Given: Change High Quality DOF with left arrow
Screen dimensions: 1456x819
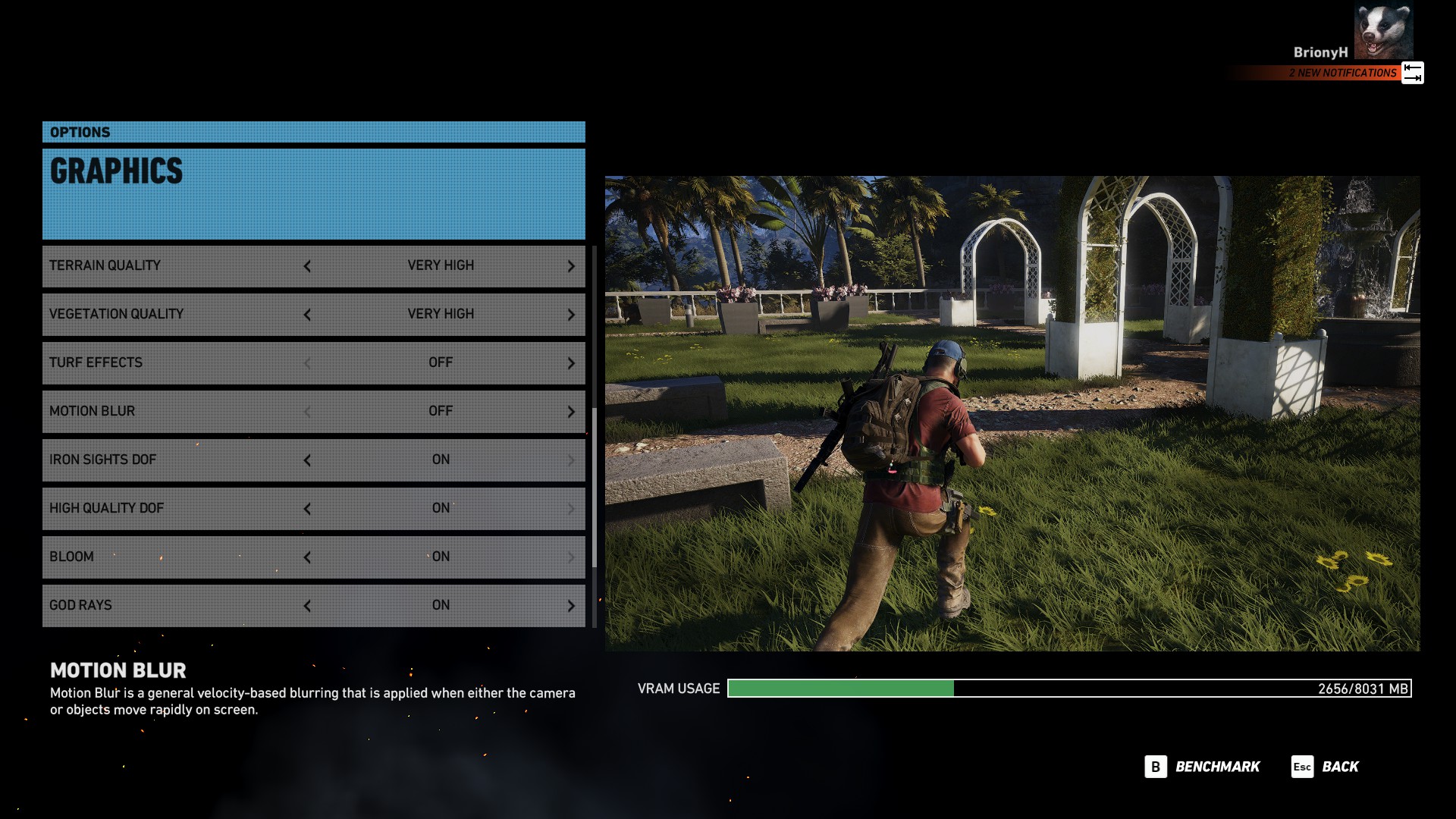Looking at the screenshot, I should click(x=307, y=509).
